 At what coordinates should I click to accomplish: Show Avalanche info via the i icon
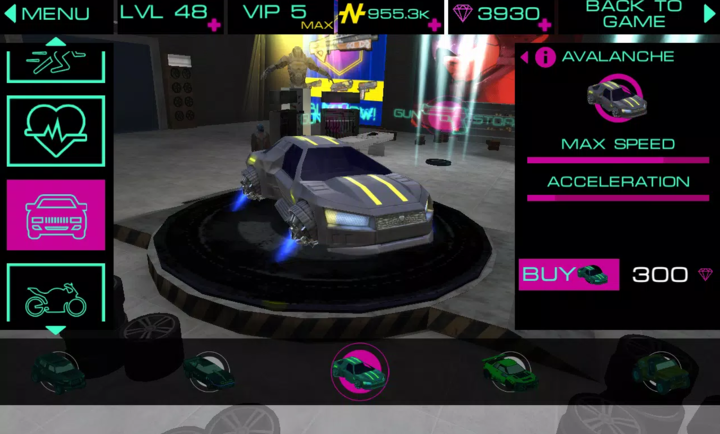545,57
